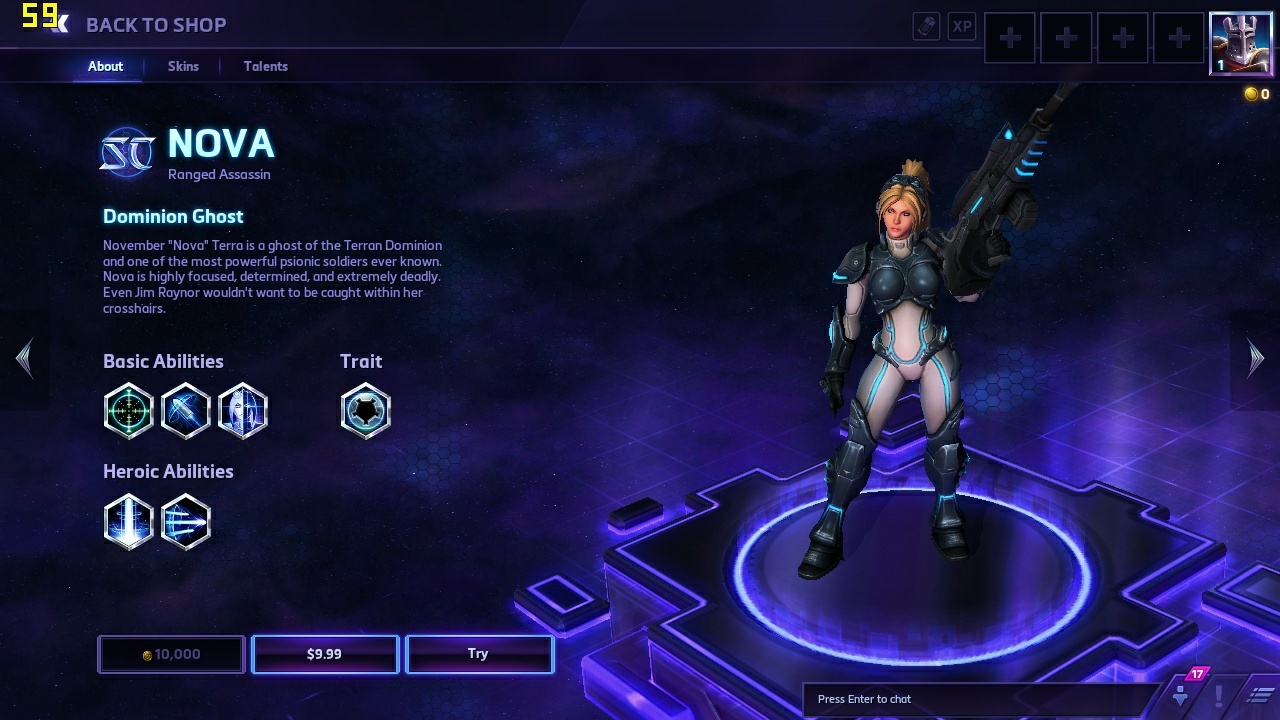The image size is (1280, 720).
Task: Open the Talents tab
Action: (266, 66)
